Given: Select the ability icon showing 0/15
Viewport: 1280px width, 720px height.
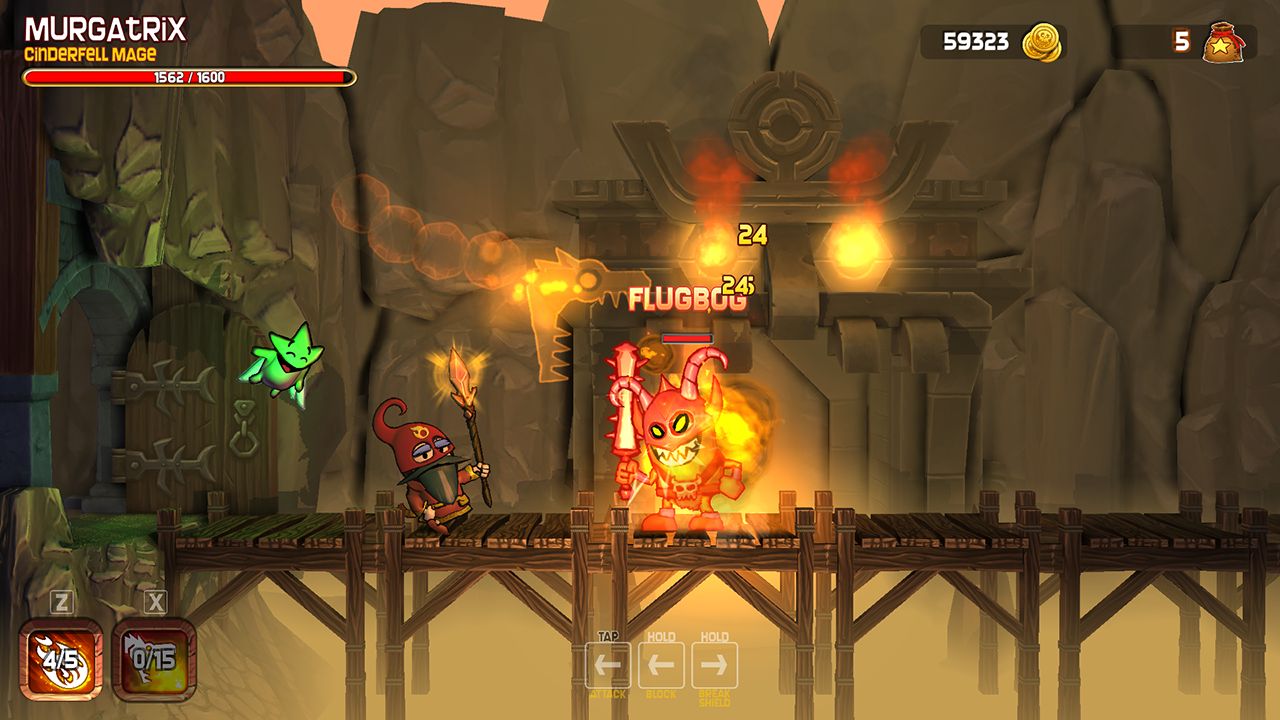Looking at the screenshot, I should click(x=154, y=659).
